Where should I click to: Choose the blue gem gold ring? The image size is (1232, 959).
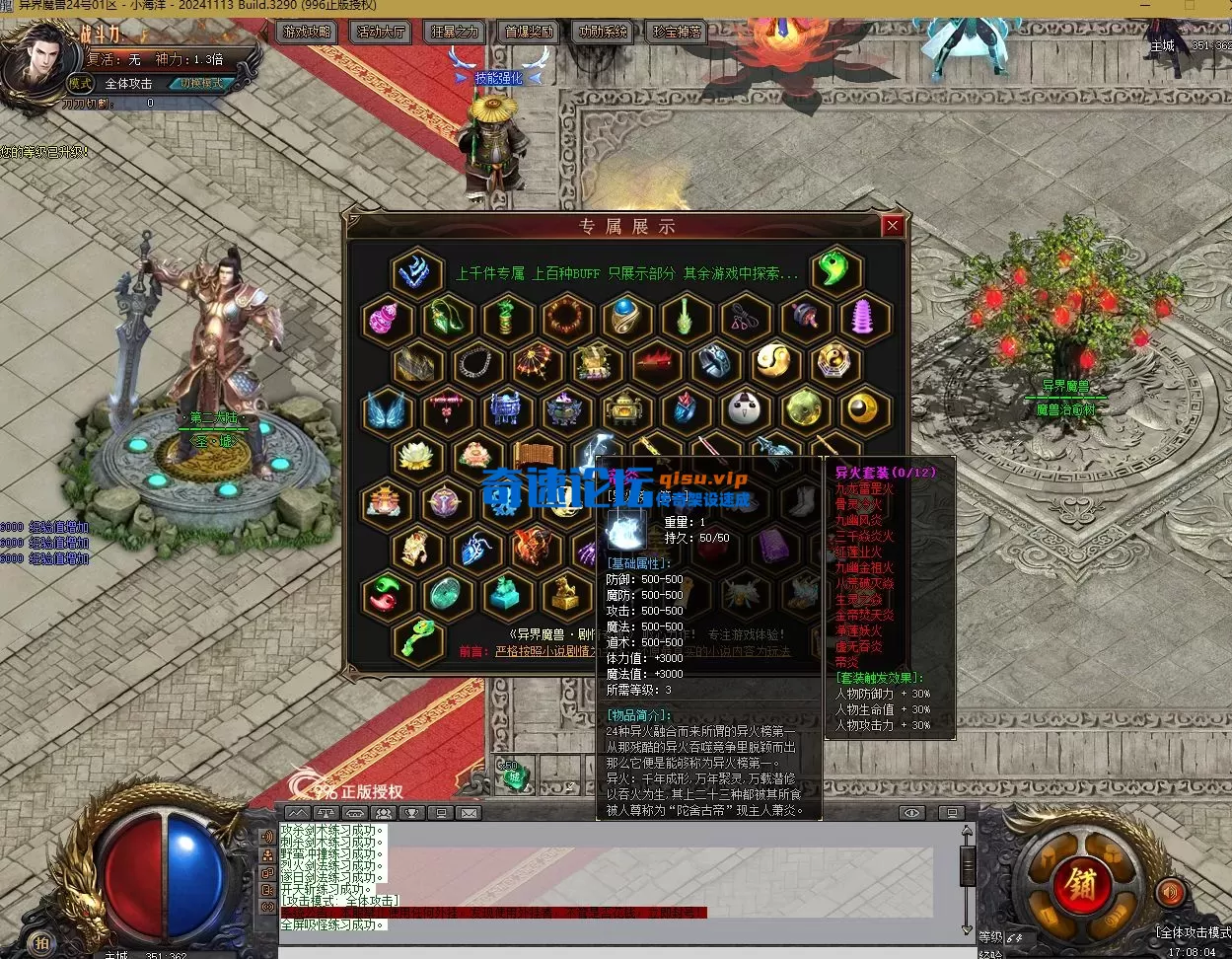(625, 318)
